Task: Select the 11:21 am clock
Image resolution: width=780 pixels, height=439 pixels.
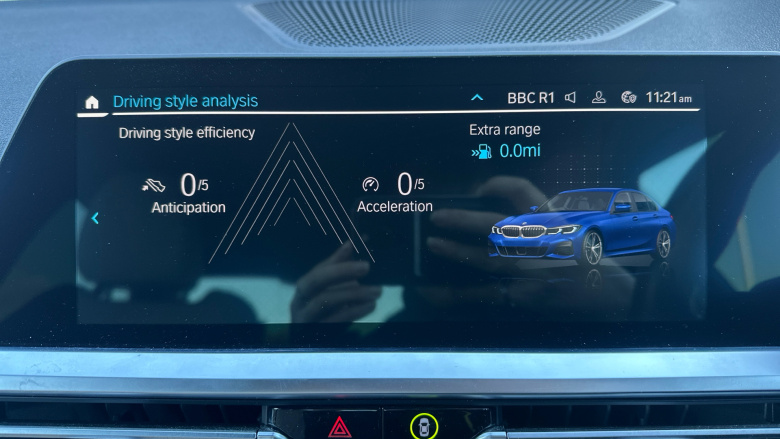Action: (x=668, y=98)
